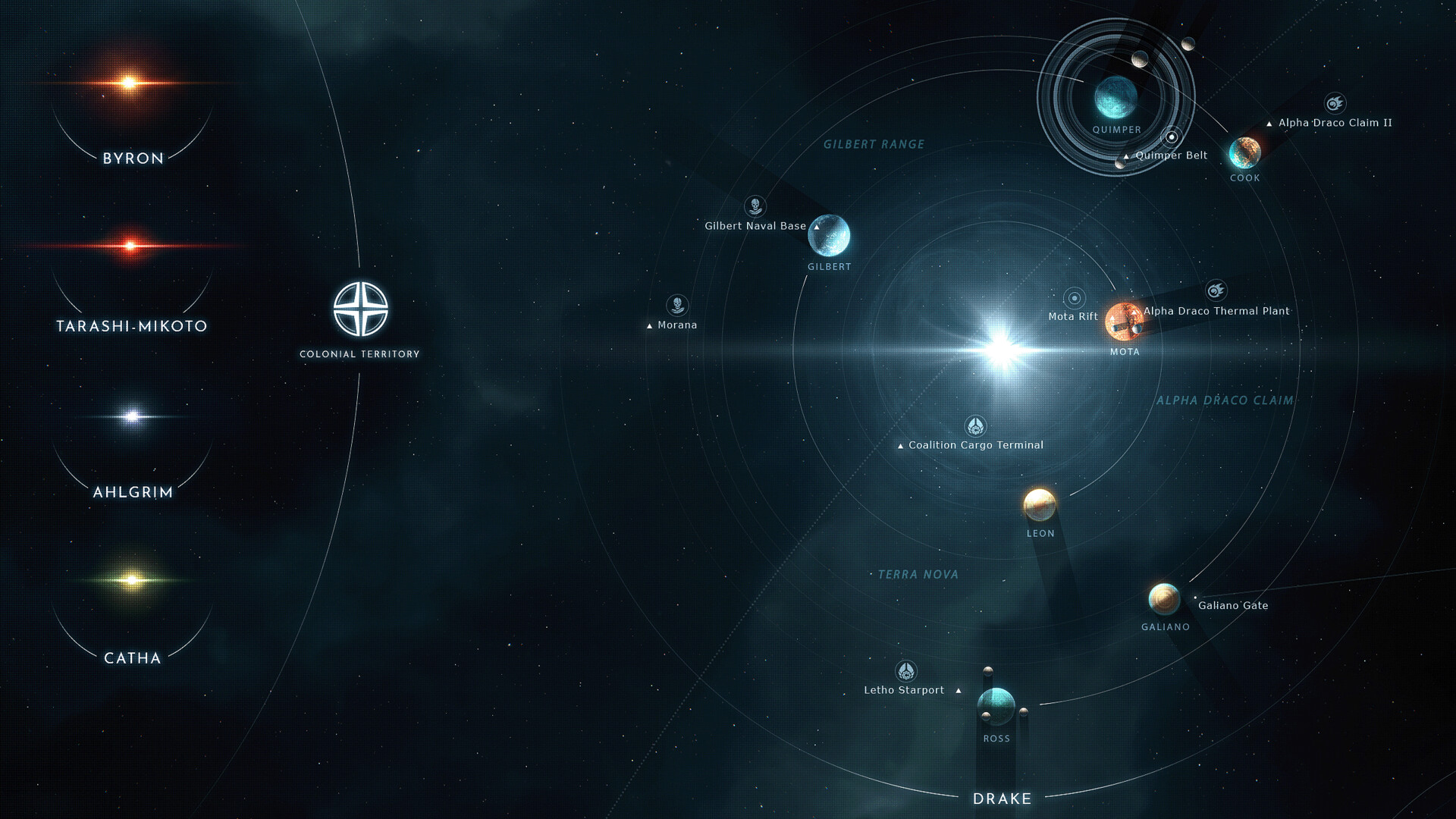Select planet Cook
This screenshot has width=1456, height=819.
1244,153
